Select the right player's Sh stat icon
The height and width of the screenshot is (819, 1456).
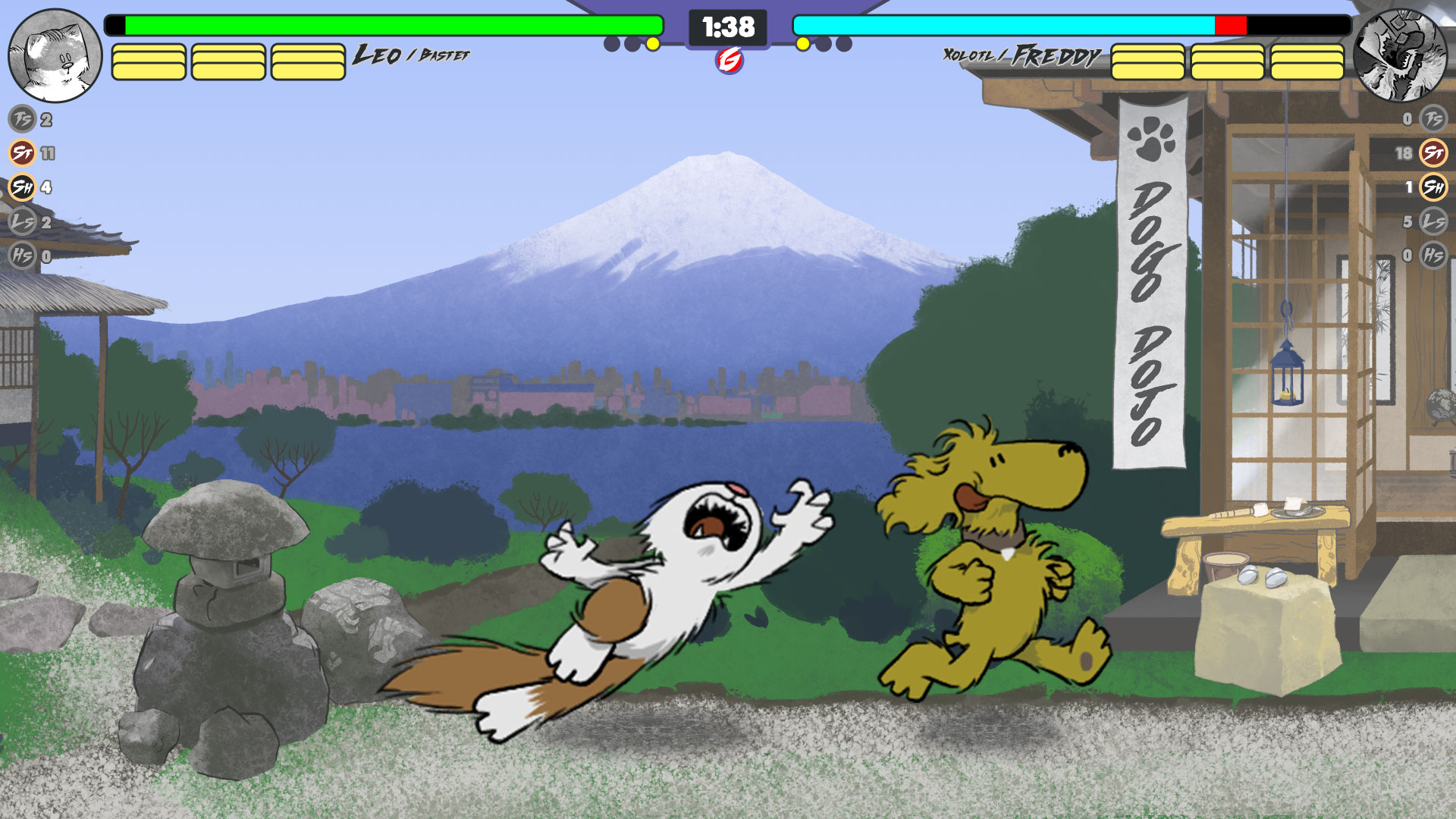(1433, 187)
